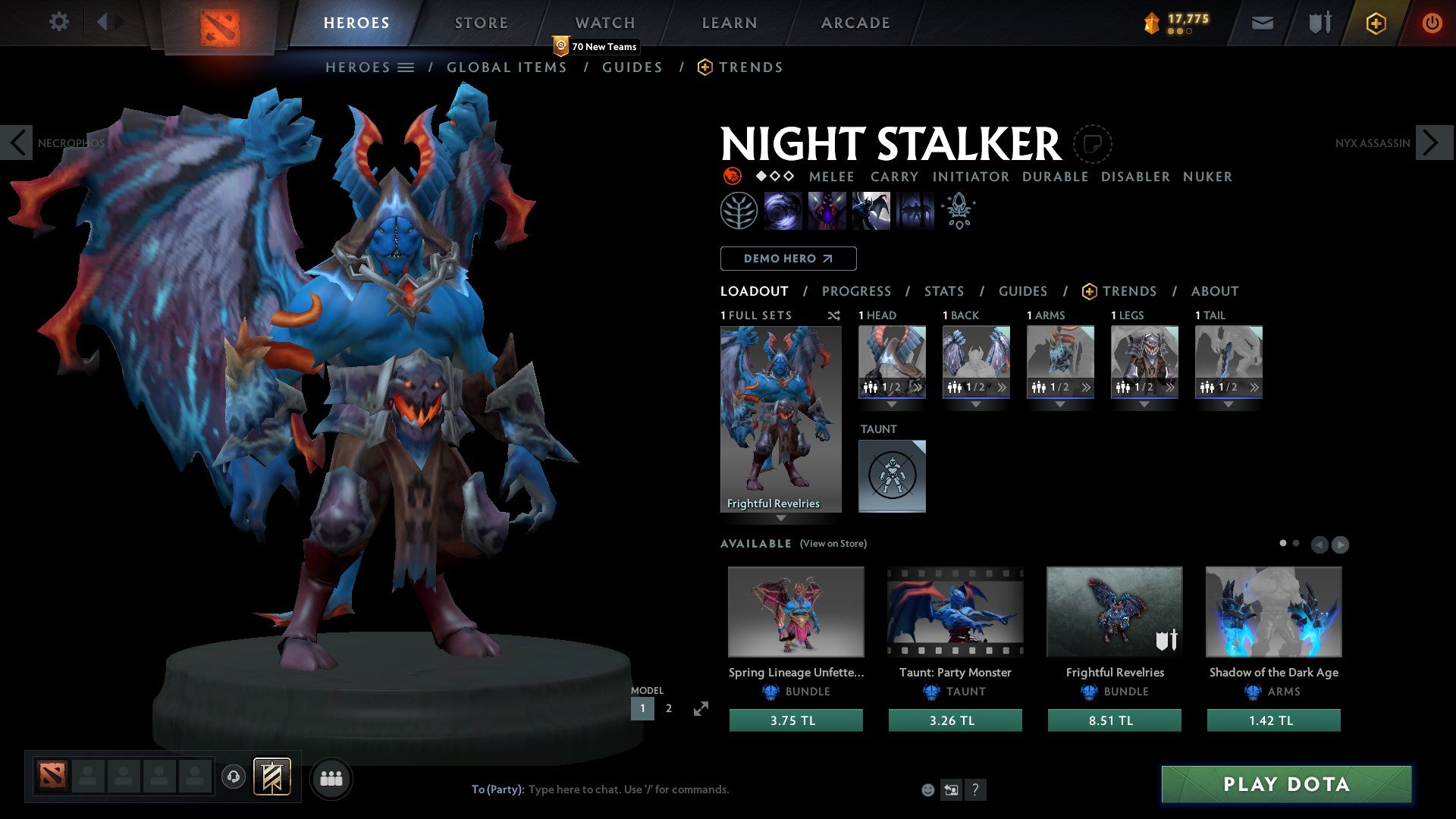This screenshot has height=819, width=1456.
Task: Open the mail notifications envelope icon
Action: tap(1262, 23)
